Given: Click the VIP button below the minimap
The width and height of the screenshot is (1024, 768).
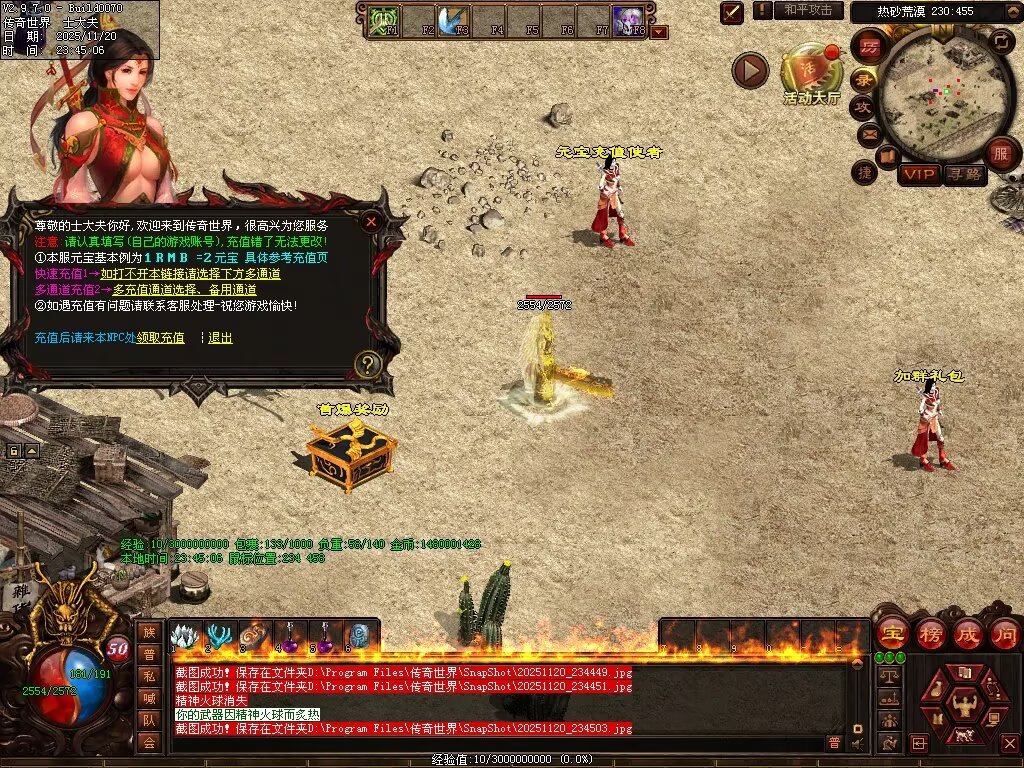Looking at the screenshot, I should (918, 175).
